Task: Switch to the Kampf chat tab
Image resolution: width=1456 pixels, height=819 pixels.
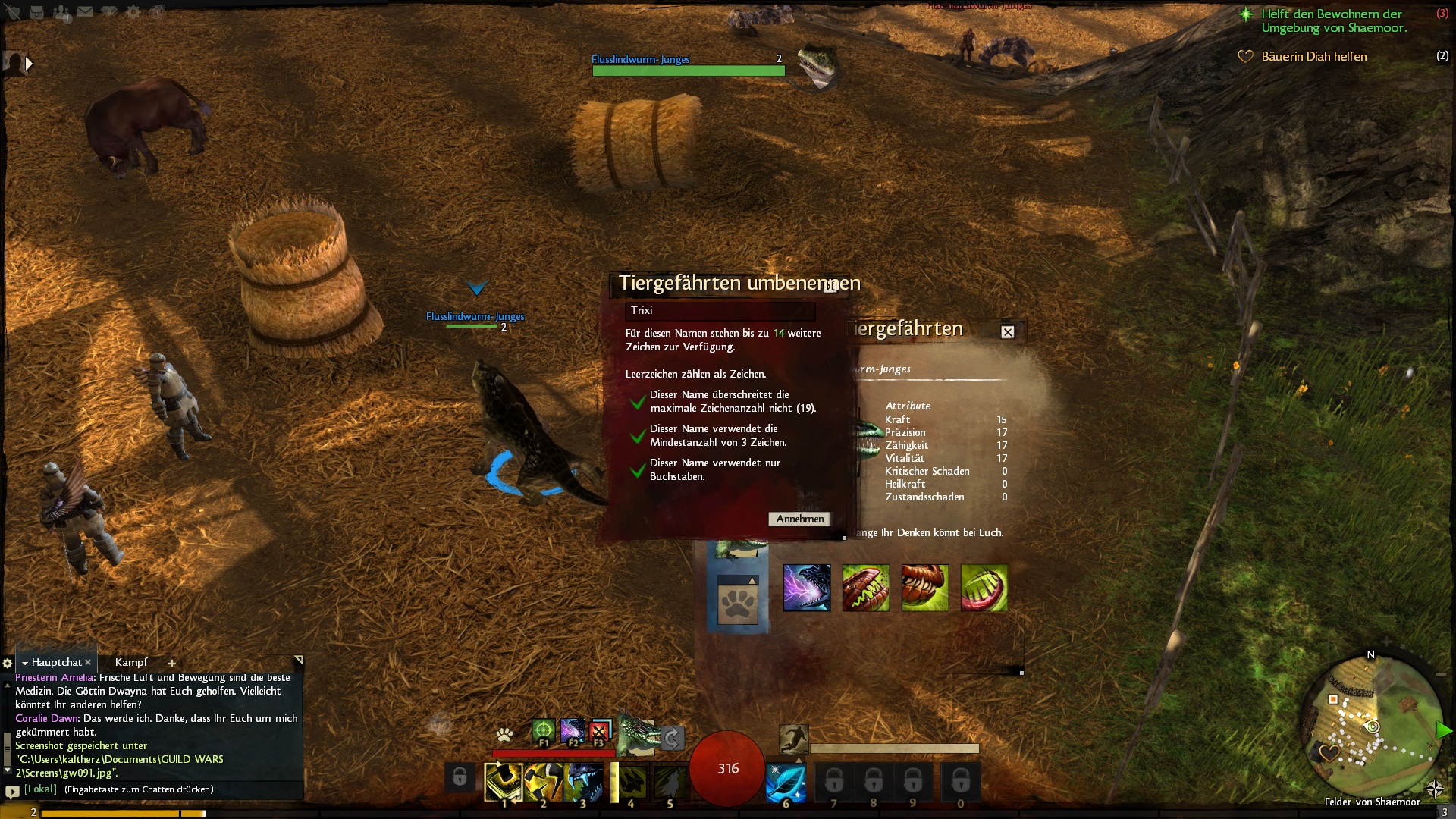Action: click(131, 663)
